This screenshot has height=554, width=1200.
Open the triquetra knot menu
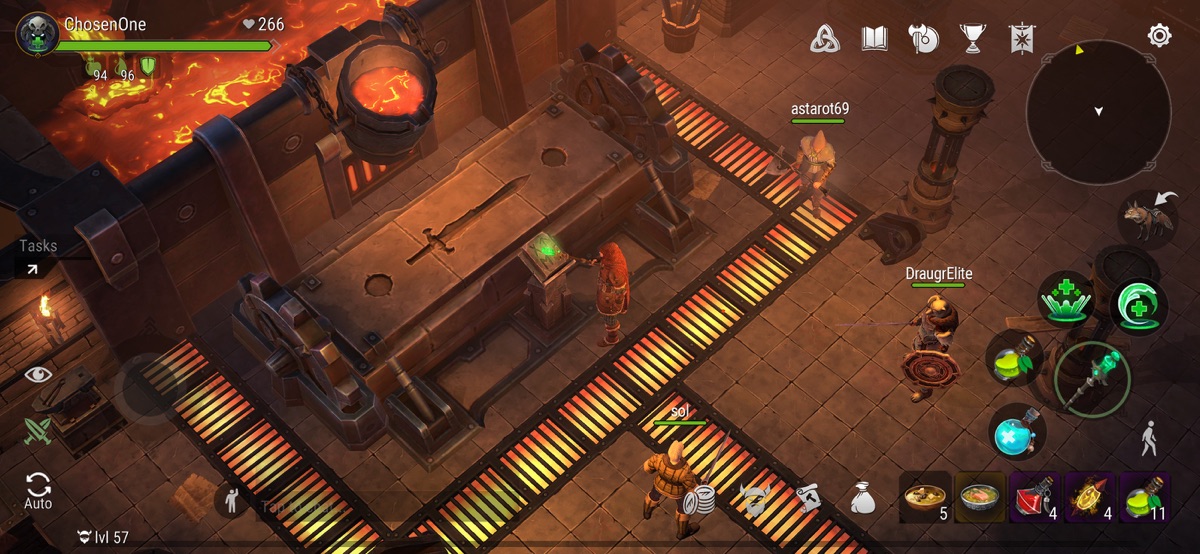(x=824, y=39)
